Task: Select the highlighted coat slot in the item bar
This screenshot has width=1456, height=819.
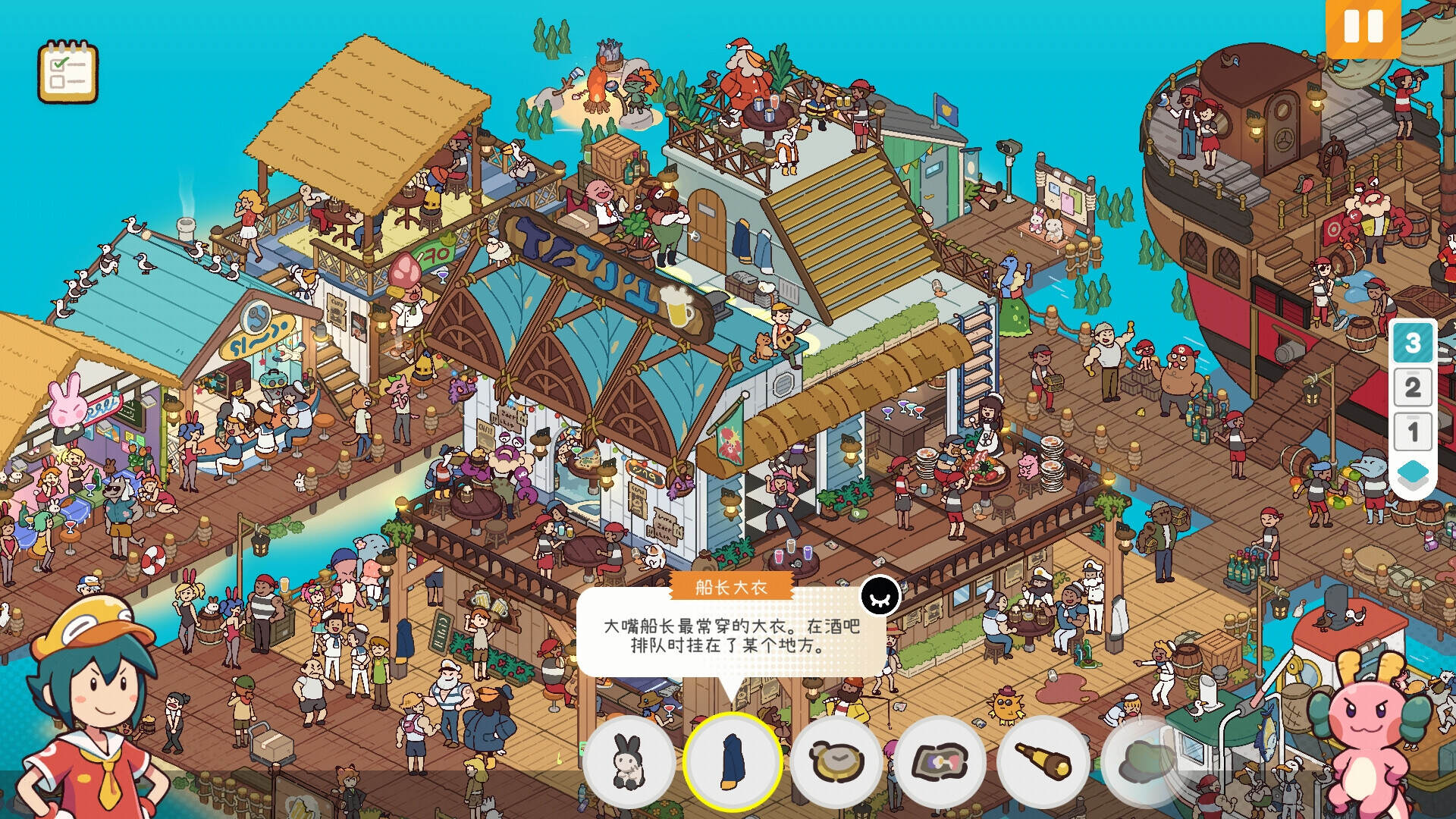Action: click(732, 764)
